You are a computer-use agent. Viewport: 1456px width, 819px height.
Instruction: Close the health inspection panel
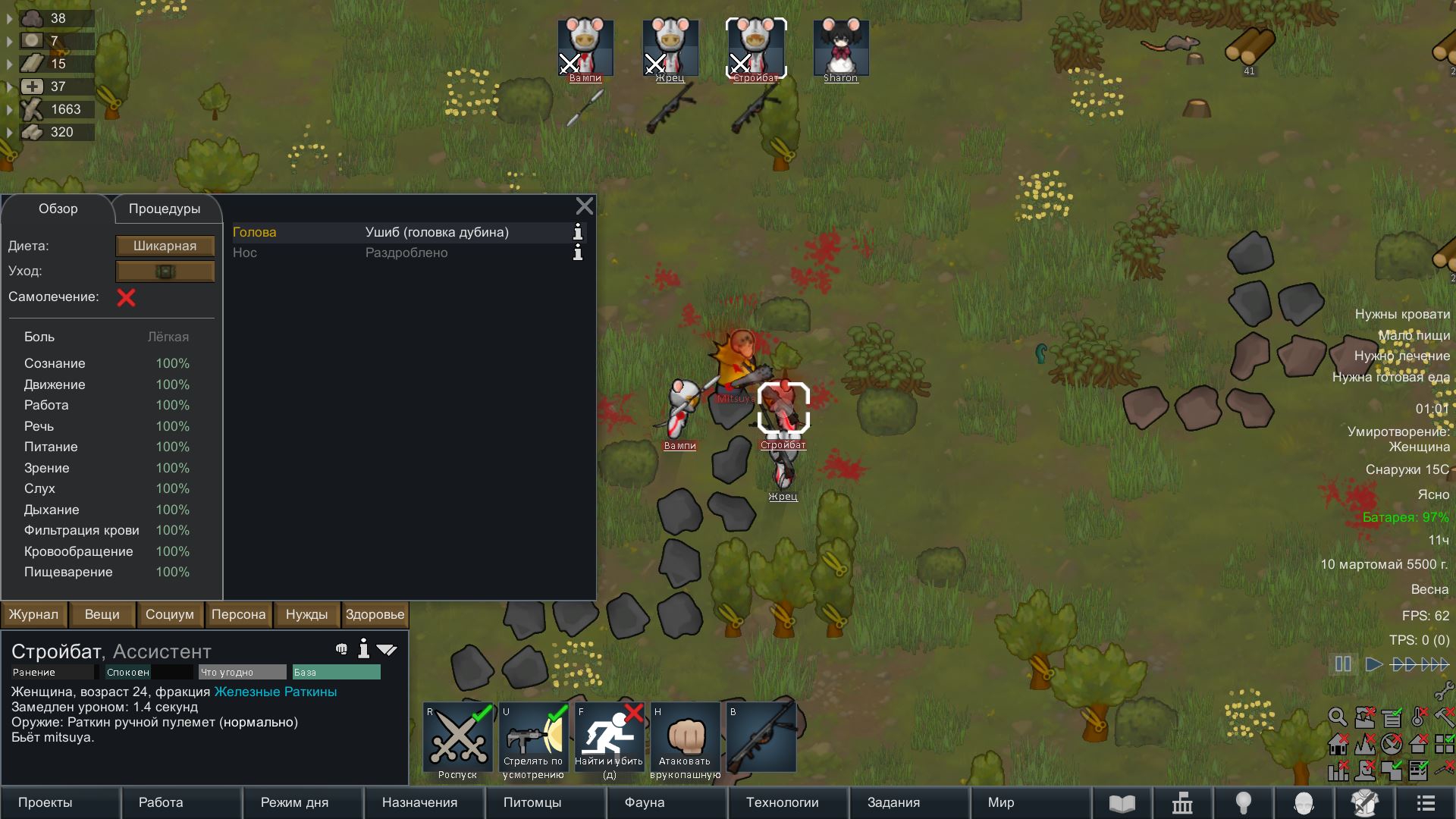pos(584,206)
